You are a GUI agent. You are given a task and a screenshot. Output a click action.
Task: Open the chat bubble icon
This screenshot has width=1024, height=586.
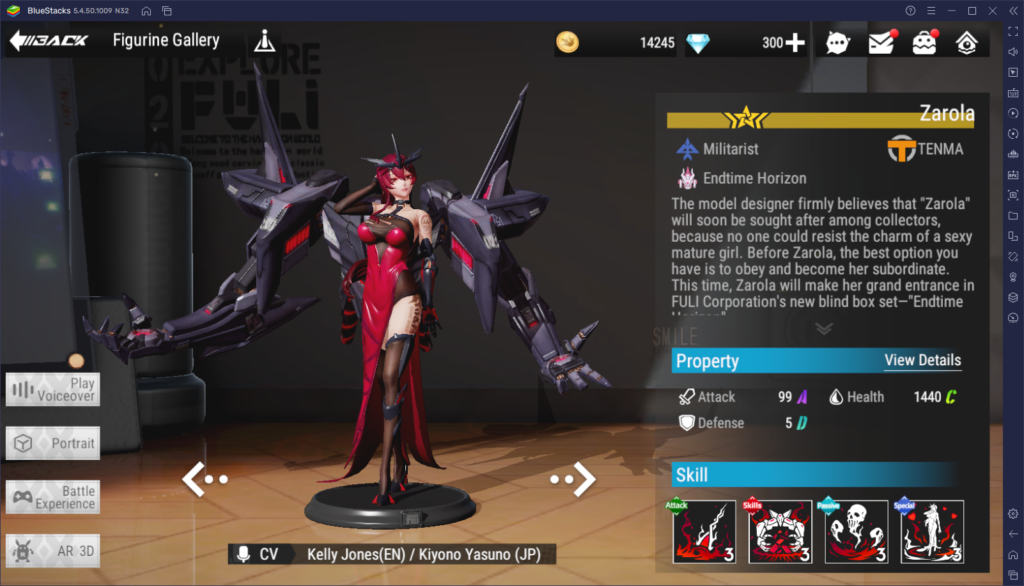pyautogui.click(x=837, y=42)
